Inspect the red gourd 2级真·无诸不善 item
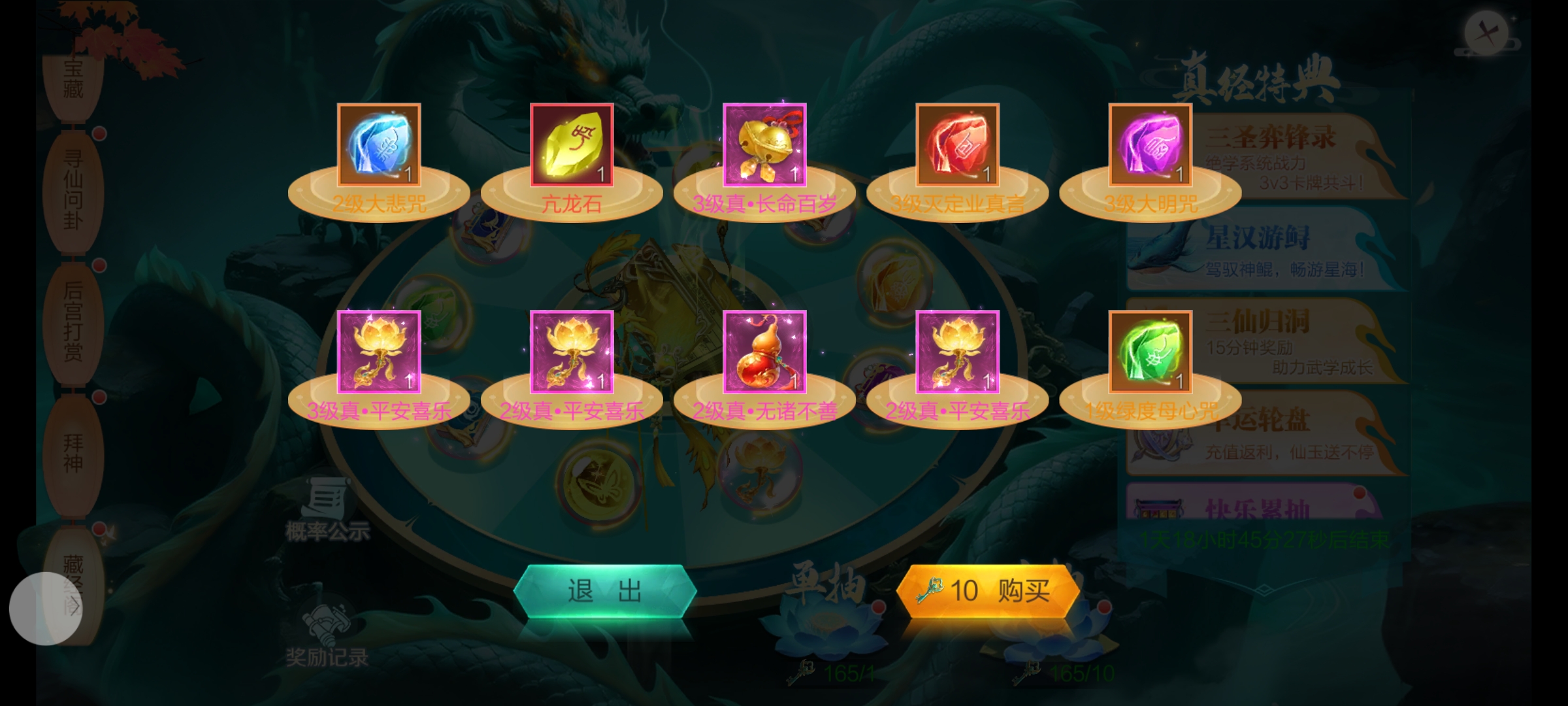The image size is (1568, 706). click(x=764, y=352)
